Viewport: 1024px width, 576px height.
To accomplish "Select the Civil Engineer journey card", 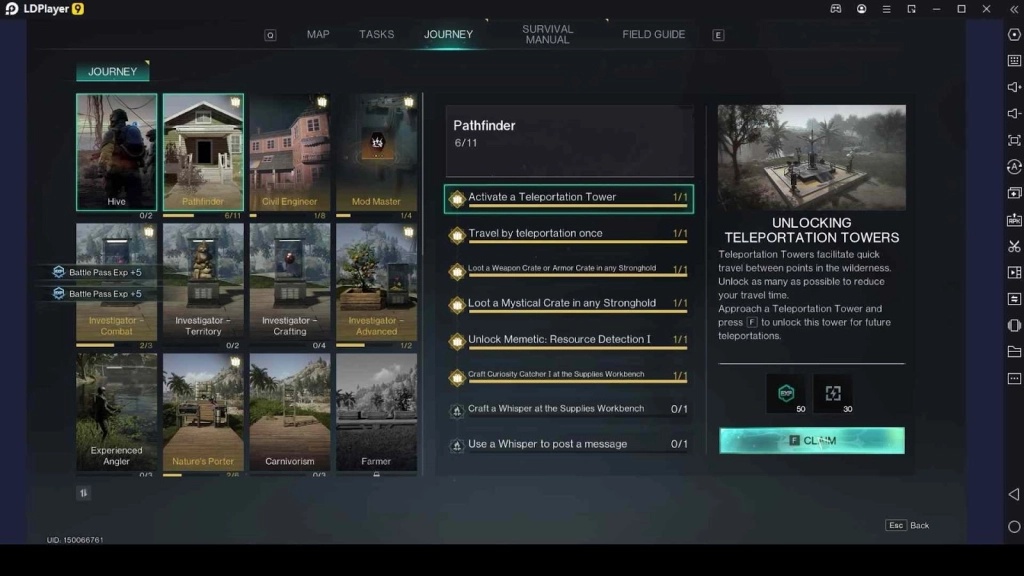I will [290, 151].
